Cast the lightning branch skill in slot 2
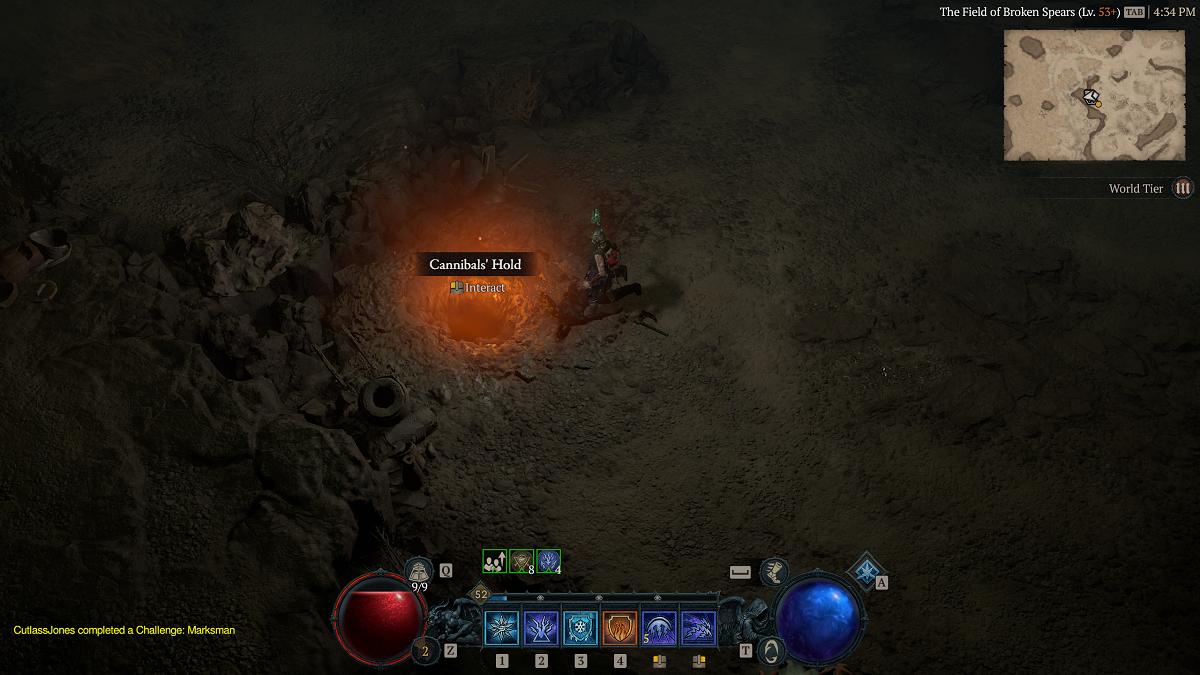The width and height of the screenshot is (1200, 675). [x=541, y=629]
